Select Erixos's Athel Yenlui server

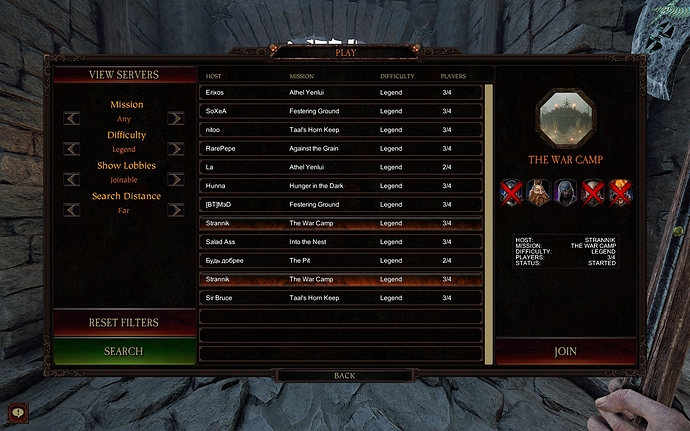click(340, 92)
